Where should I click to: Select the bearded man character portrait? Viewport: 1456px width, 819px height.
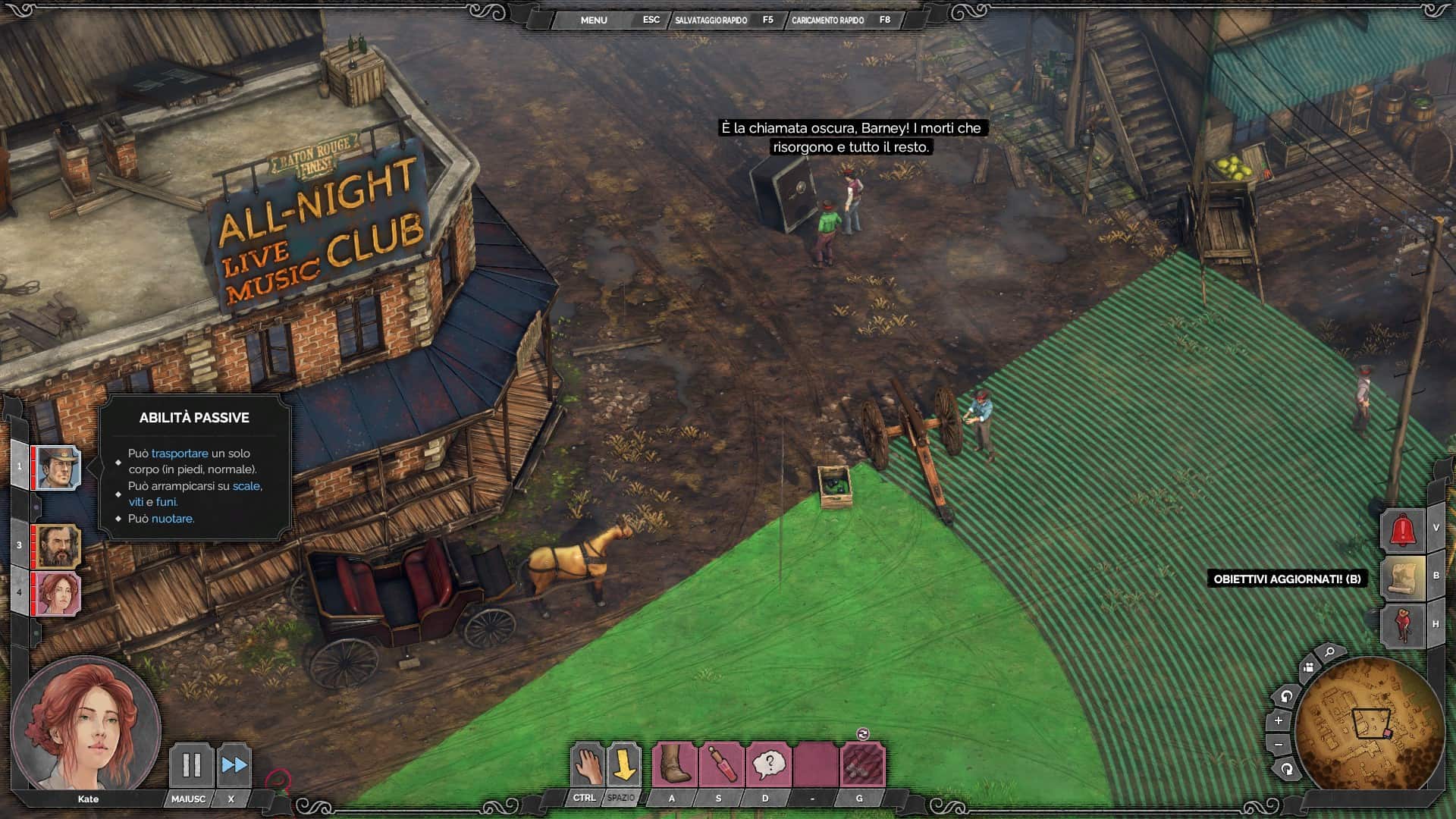[58, 546]
